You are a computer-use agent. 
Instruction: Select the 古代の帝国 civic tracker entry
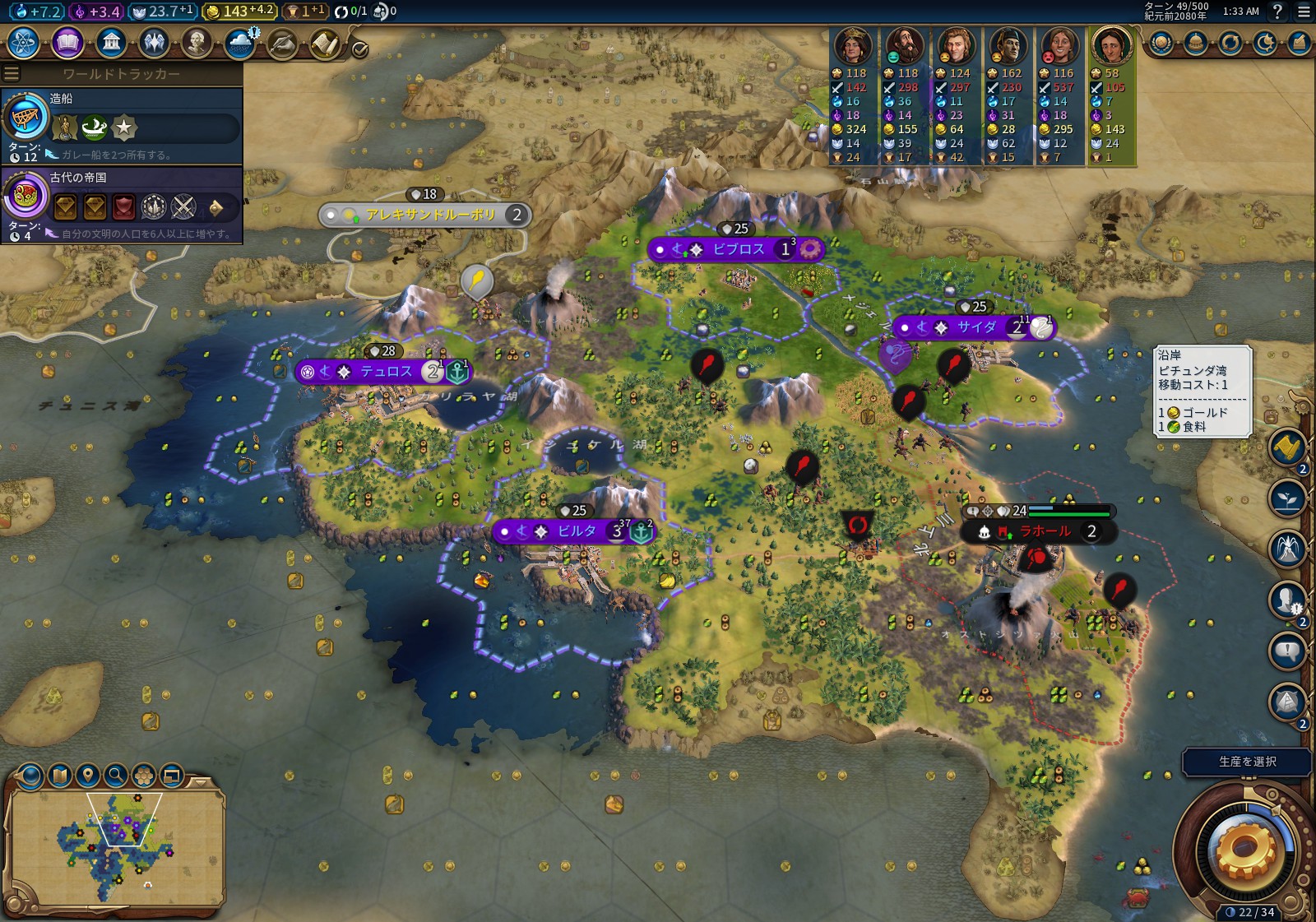(122, 204)
